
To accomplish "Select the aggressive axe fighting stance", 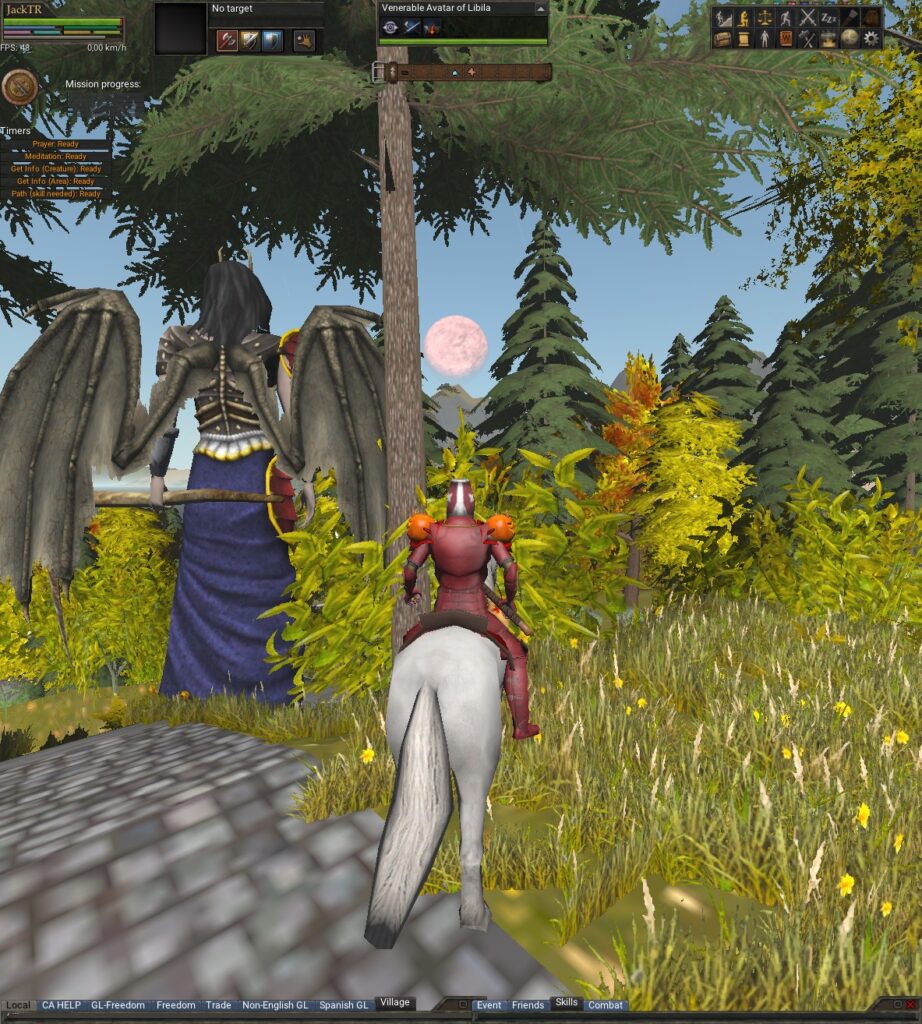I will click(x=227, y=41).
